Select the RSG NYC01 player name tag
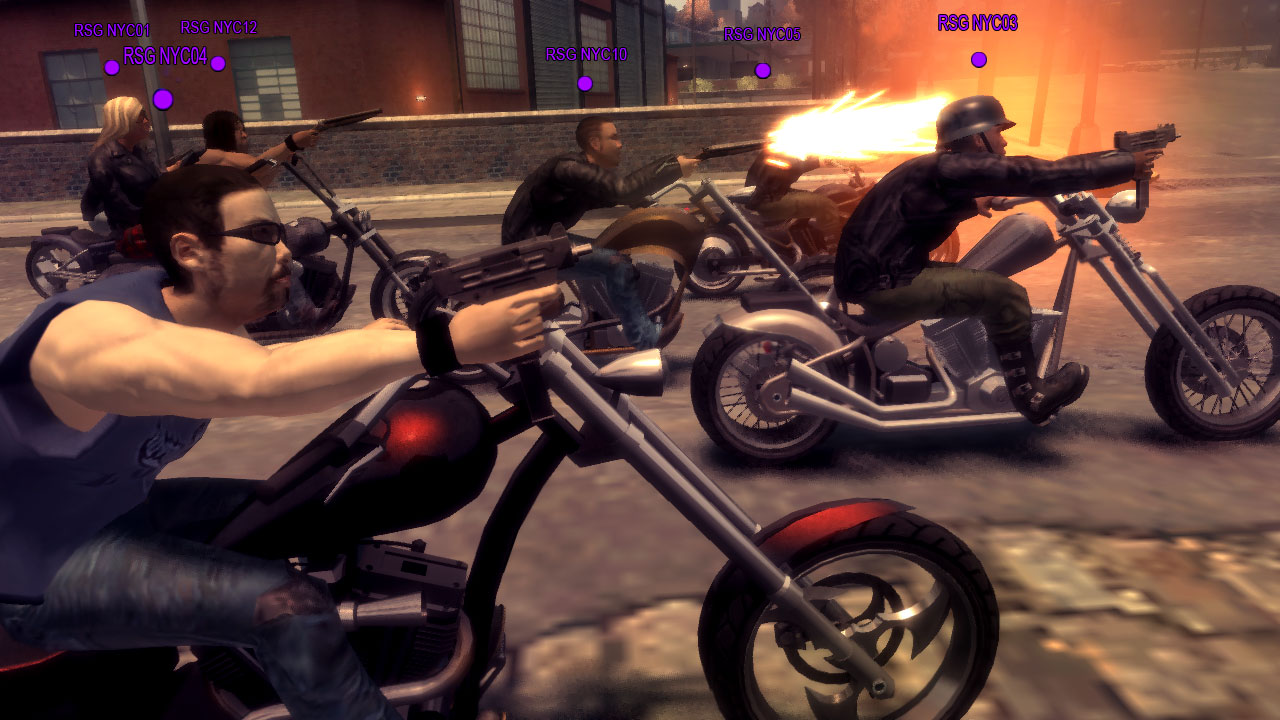This screenshot has width=1280, height=720. 111,31
